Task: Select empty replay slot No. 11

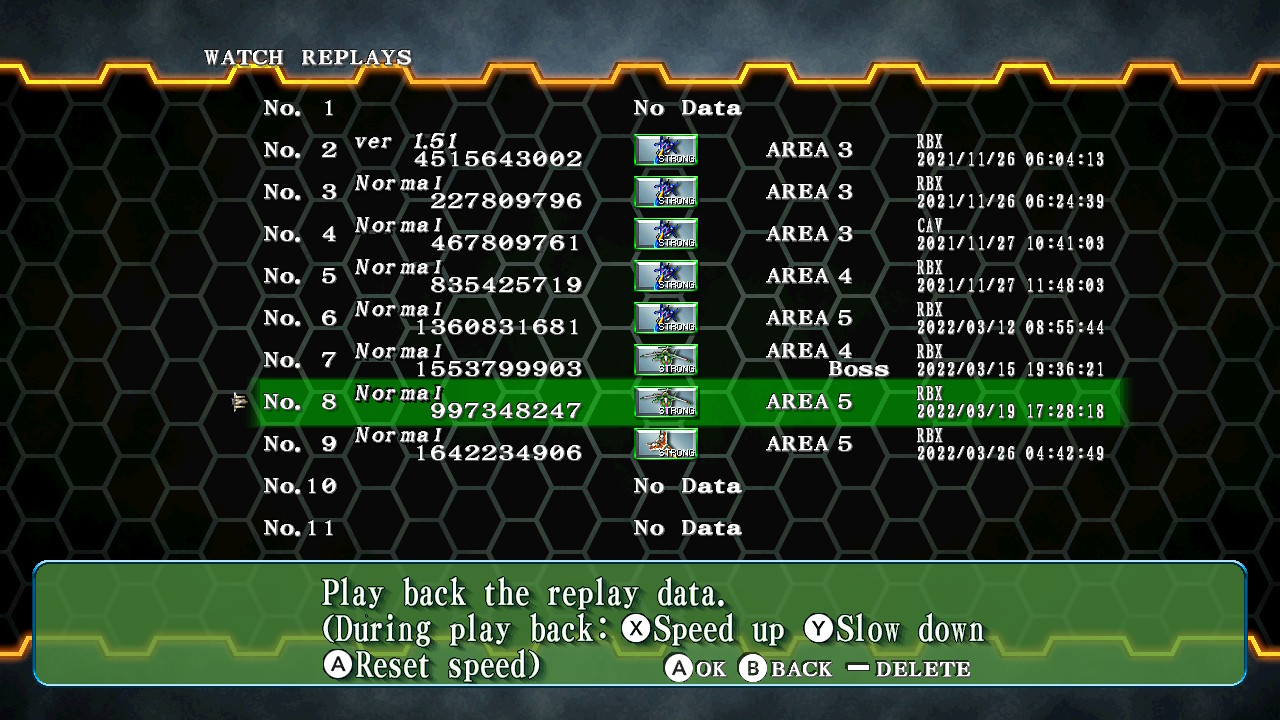Action: tap(690, 528)
